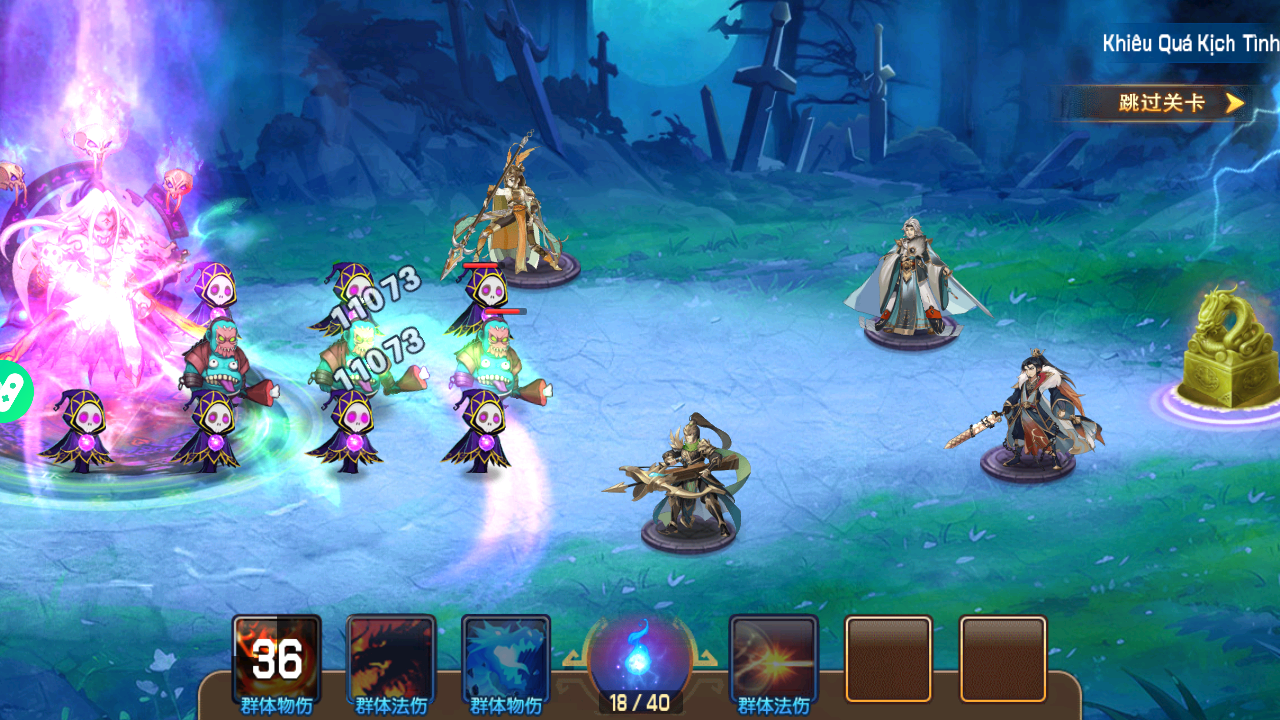This screenshot has width=1280, height=720.
Task: Use the blue ice dragon 群体物伤 skill
Action: (506, 658)
